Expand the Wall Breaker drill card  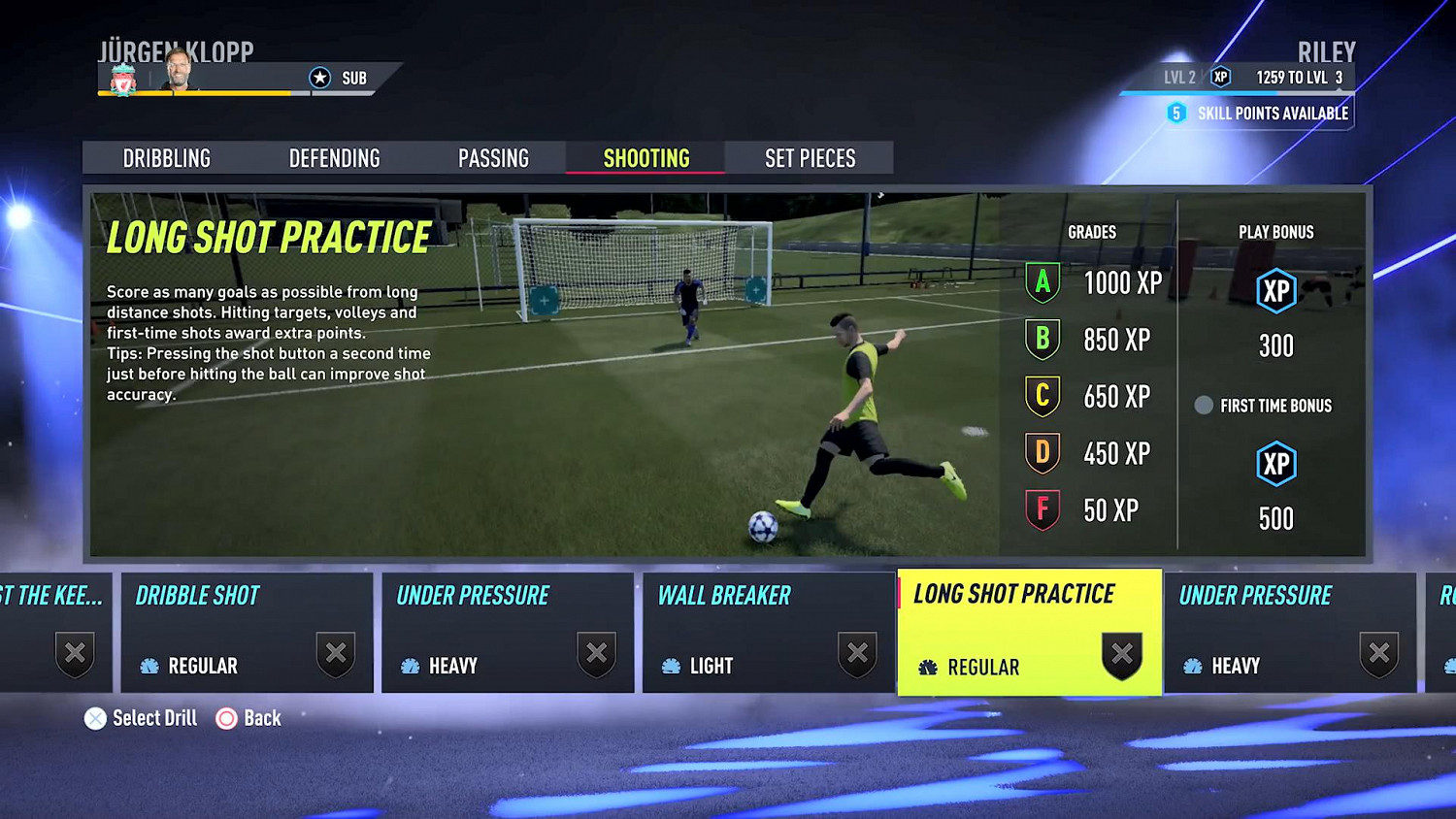pos(767,631)
